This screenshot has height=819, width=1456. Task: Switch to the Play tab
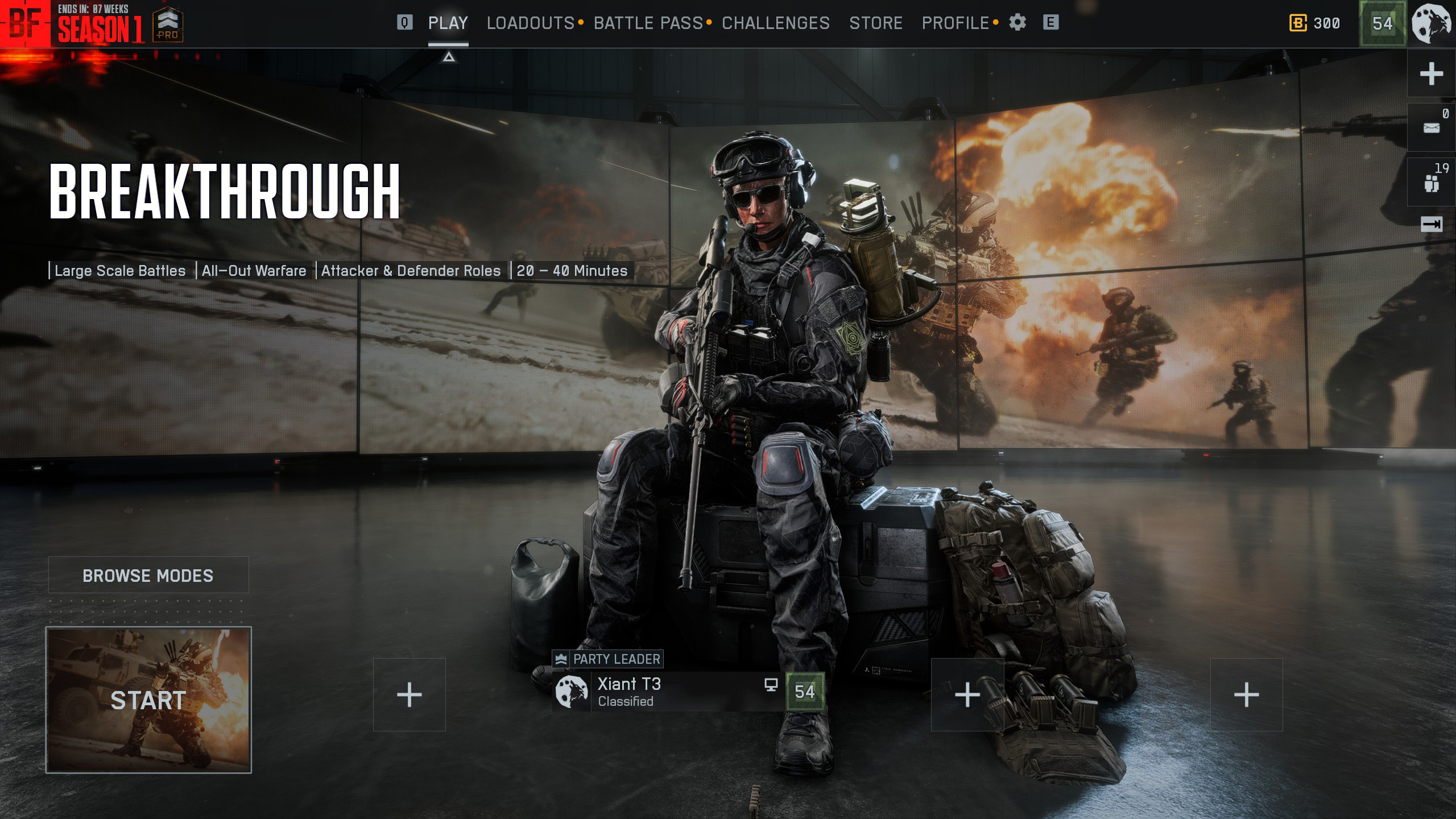pos(448,23)
